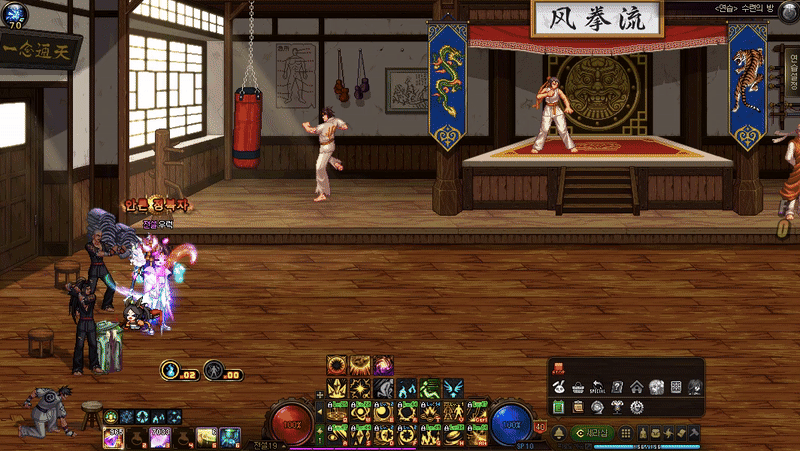This screenshot has height=451, width=800.
Task: Open the Special arrow icon
Action: 597,387
